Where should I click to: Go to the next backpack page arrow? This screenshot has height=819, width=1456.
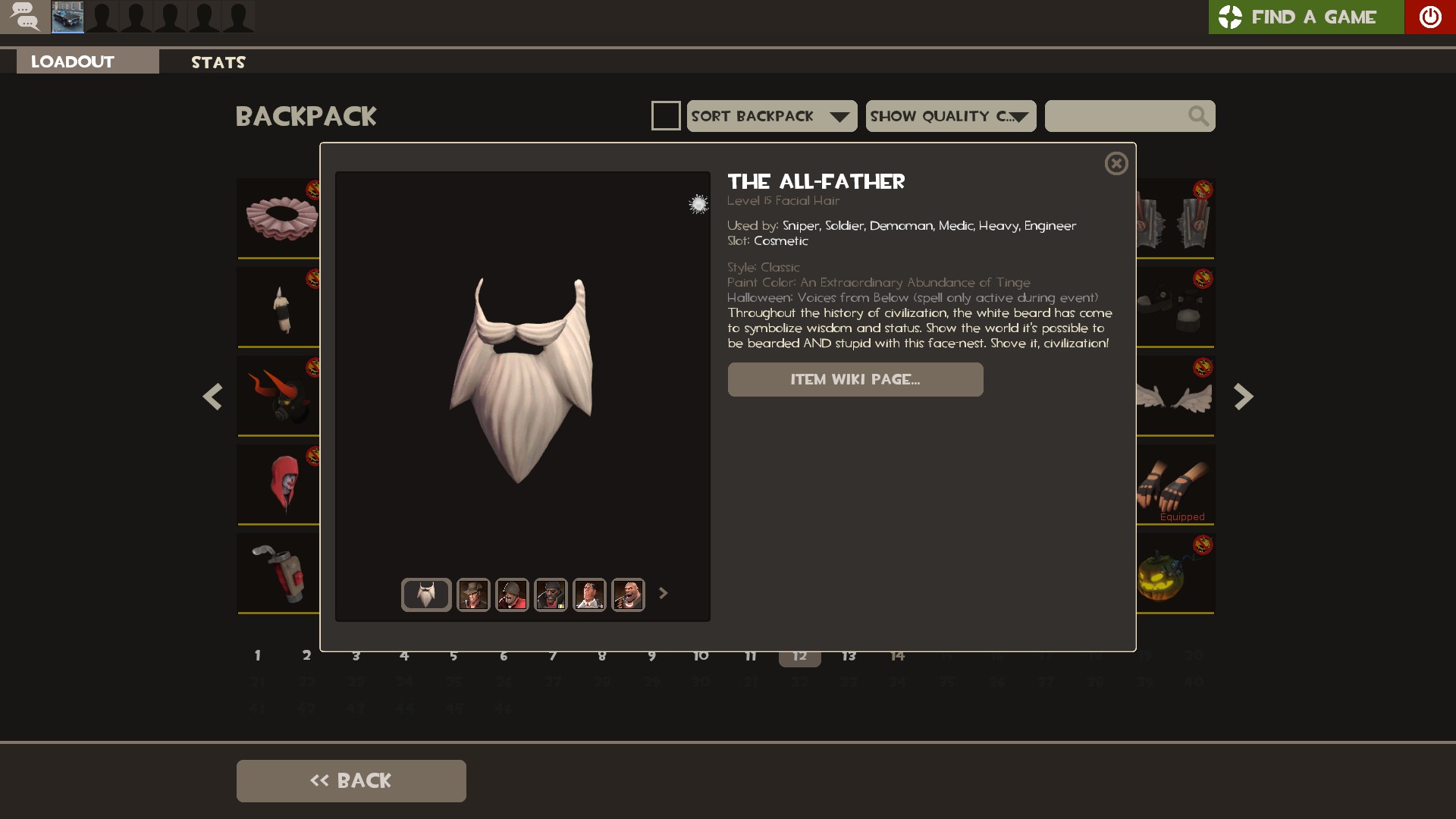[1244, 397]
